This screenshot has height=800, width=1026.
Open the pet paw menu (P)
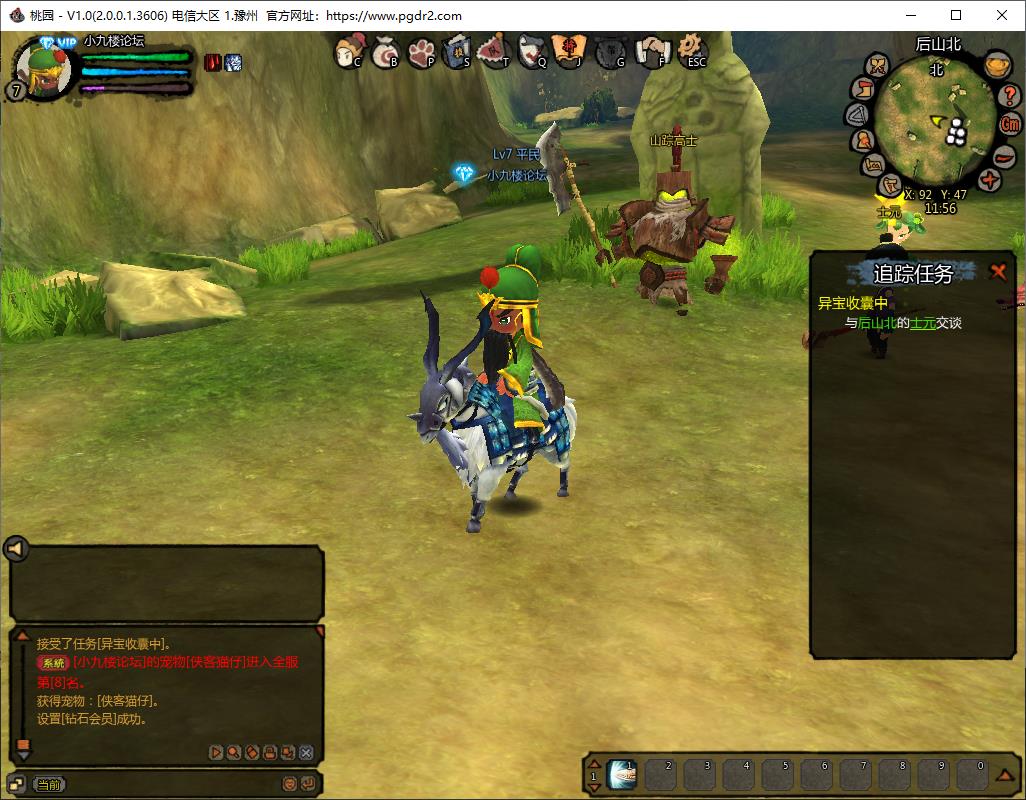(x=422, y=51)
